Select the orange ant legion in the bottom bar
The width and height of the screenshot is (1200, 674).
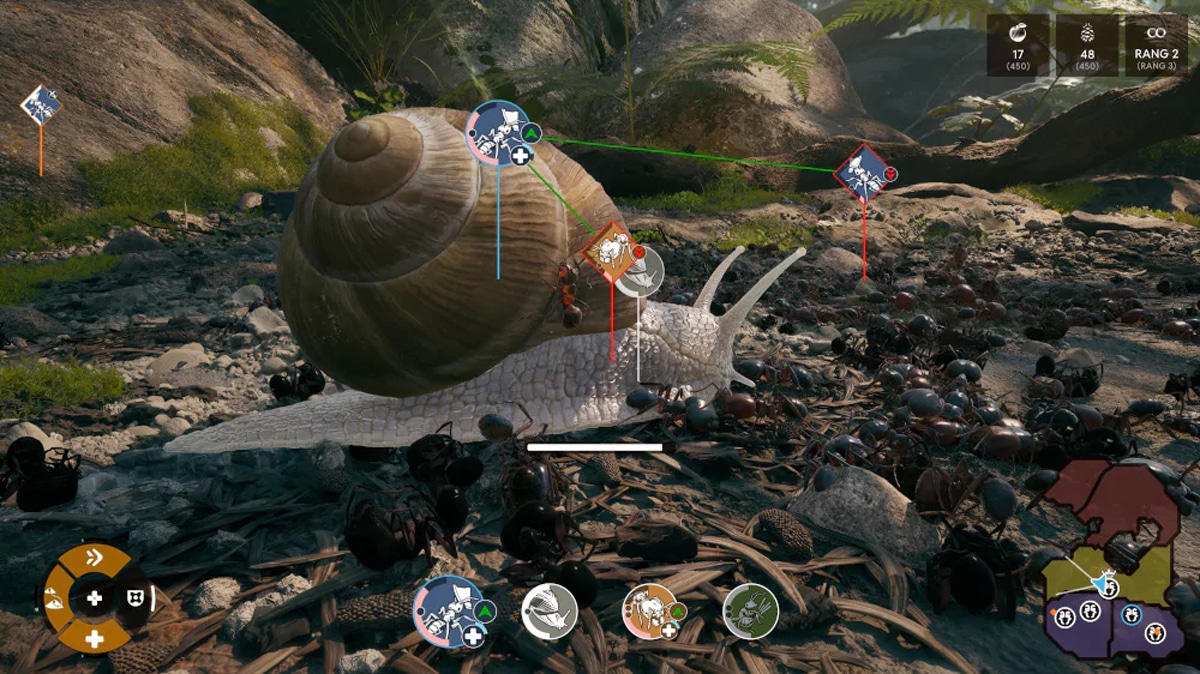651,611
